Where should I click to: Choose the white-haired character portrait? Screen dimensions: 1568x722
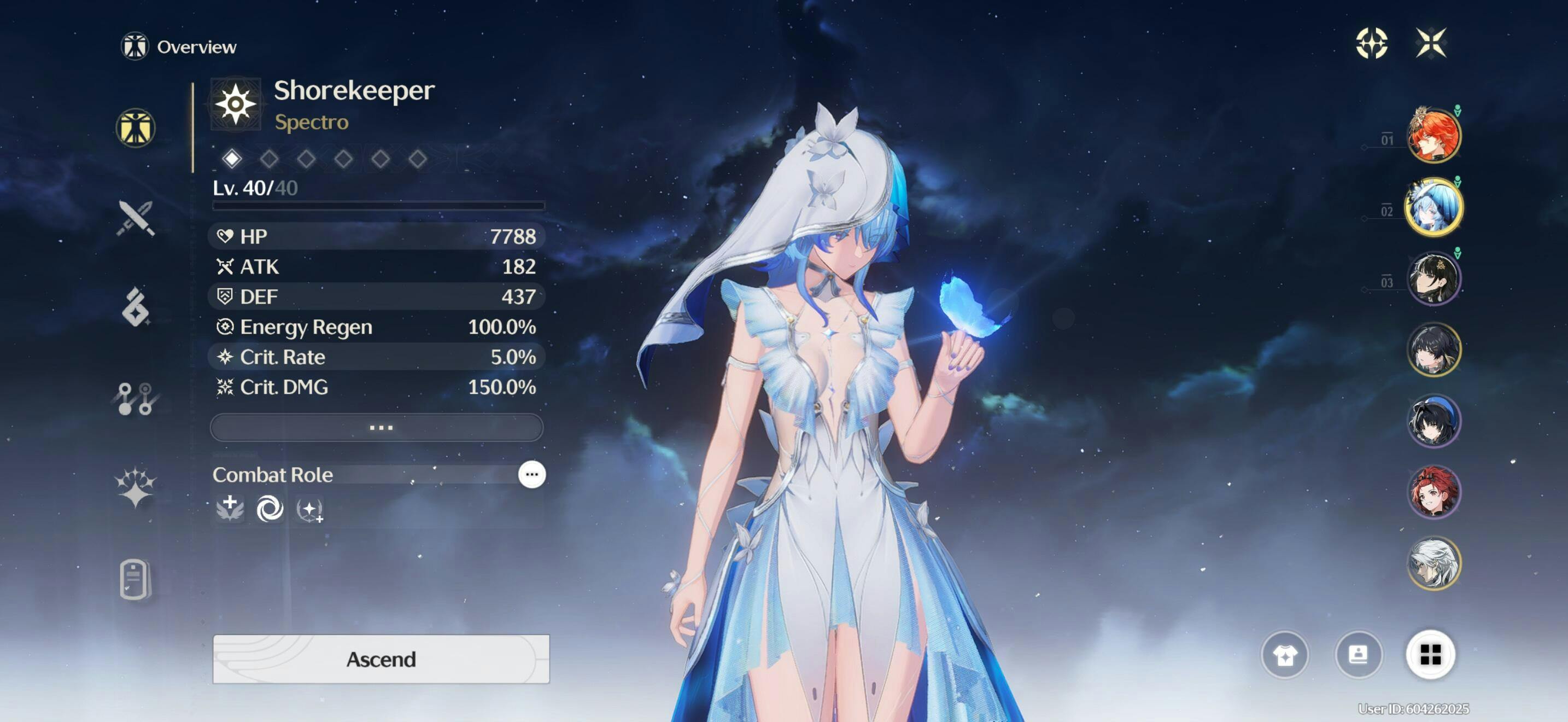pos(1434,563)
